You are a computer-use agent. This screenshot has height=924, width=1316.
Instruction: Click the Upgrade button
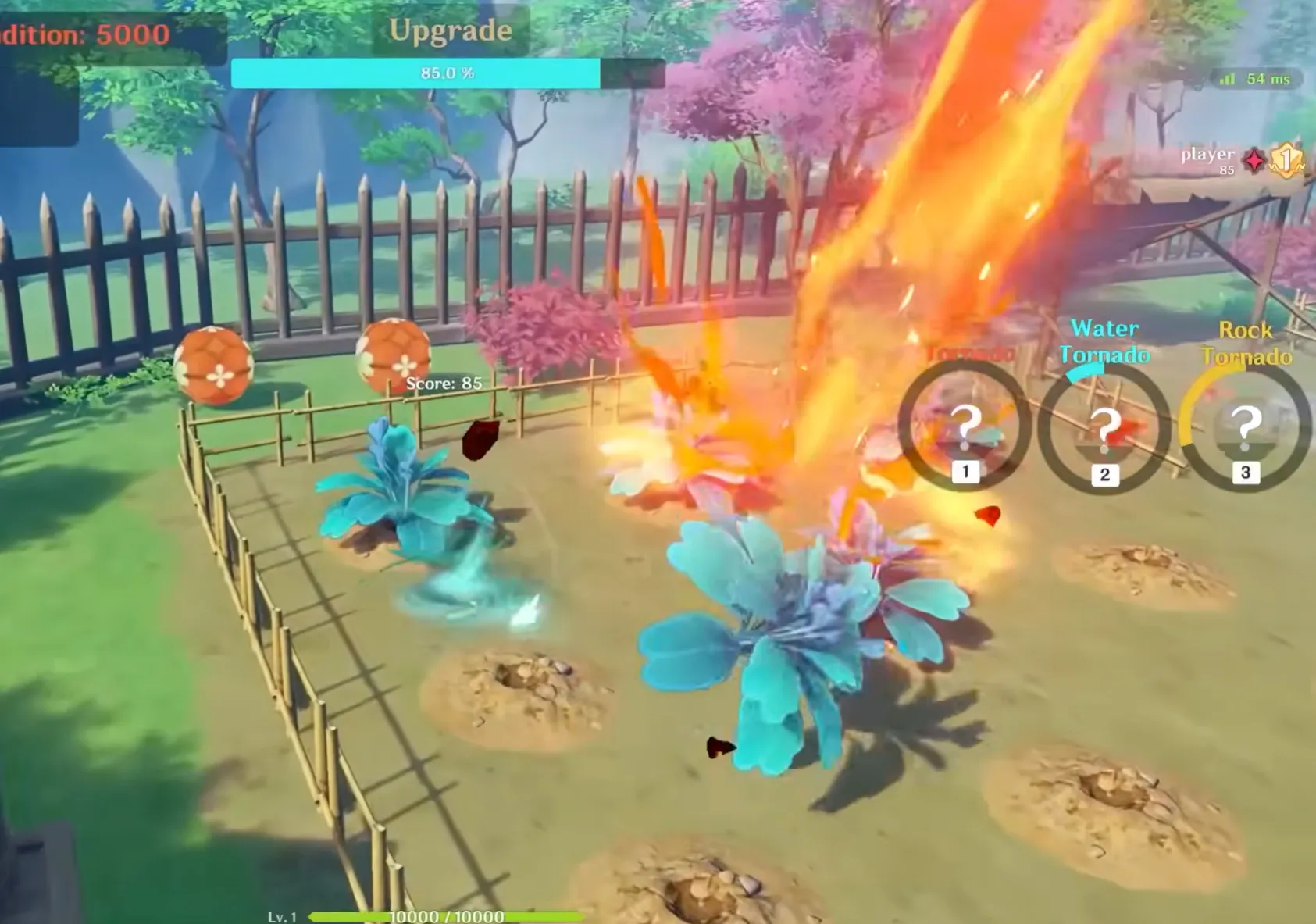point(451,31)
